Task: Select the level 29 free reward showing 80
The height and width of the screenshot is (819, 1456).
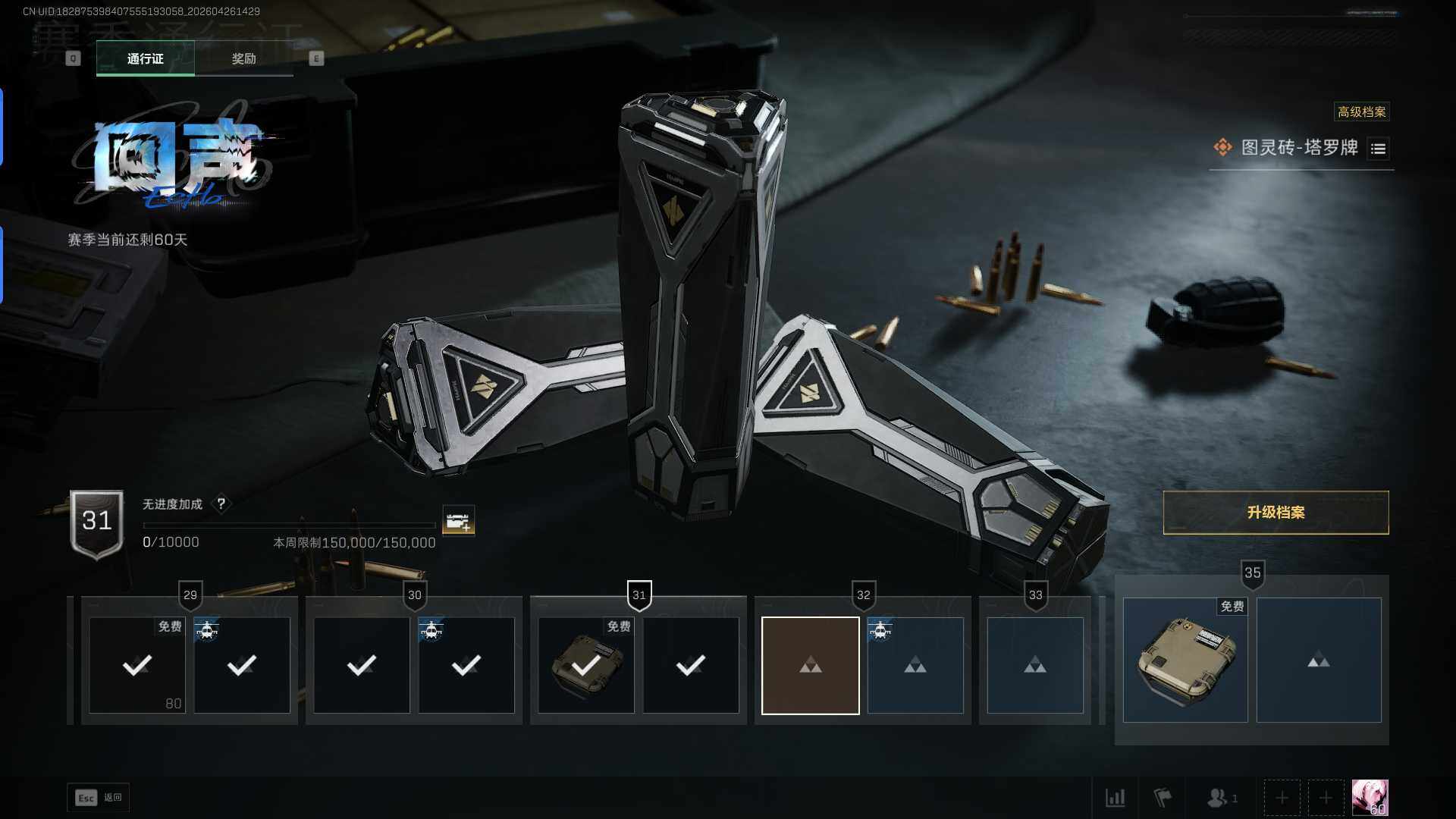Action: point(137,665)
